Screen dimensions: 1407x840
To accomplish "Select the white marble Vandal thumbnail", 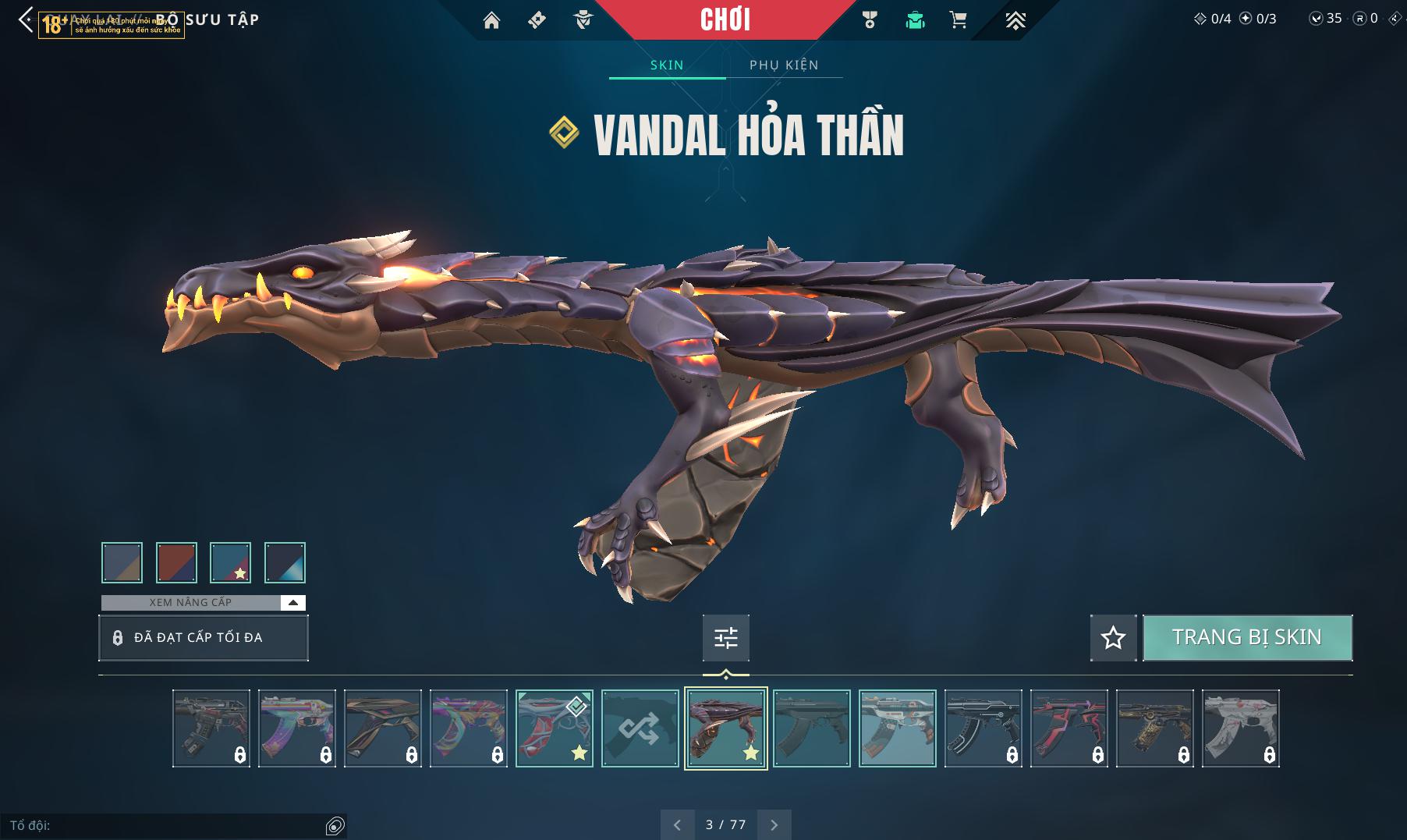I will (1240, 728).
